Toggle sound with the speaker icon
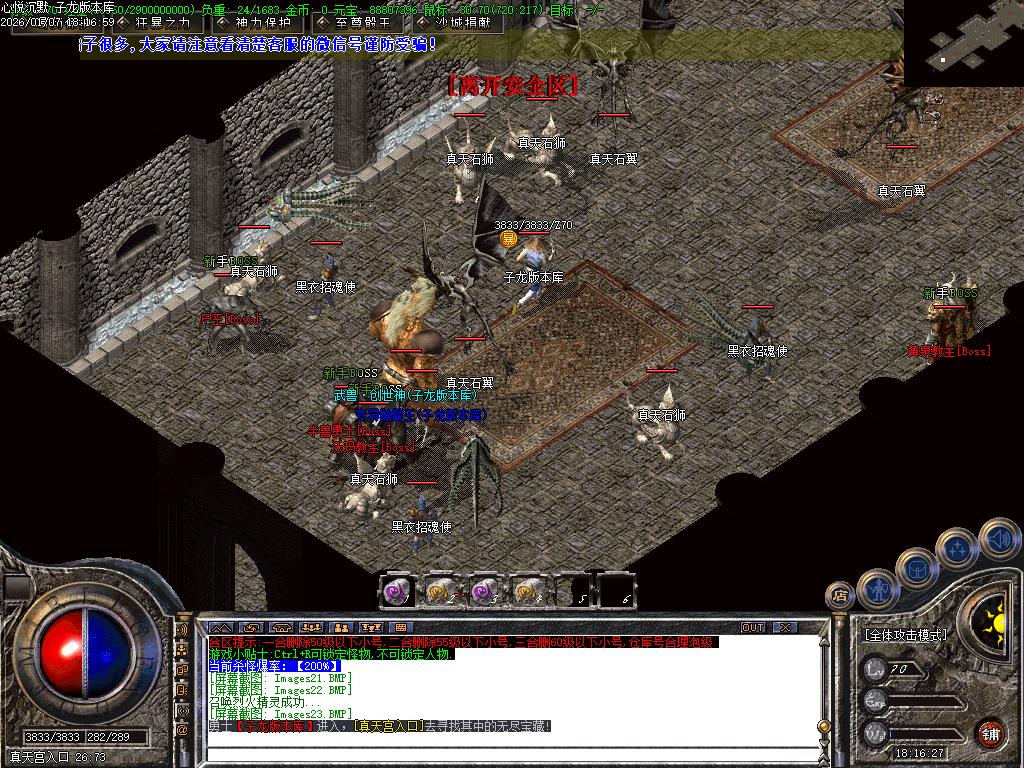Screen dimensions: 1024x768 (x=999, y=539)
